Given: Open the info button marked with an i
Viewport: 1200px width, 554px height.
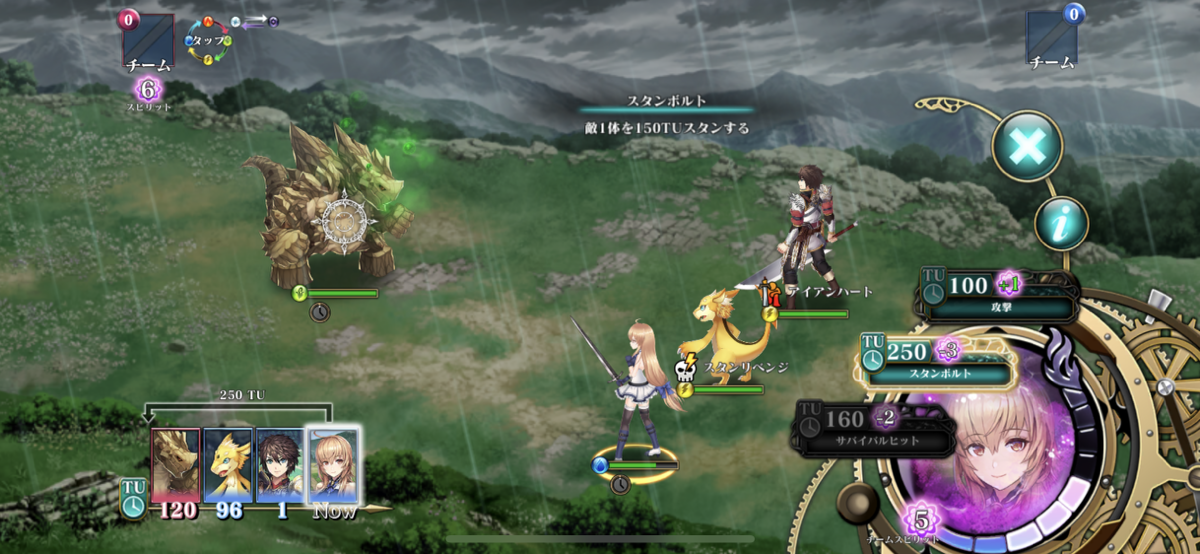Looking at the screenshot, I should click(x=1061, y=224).
